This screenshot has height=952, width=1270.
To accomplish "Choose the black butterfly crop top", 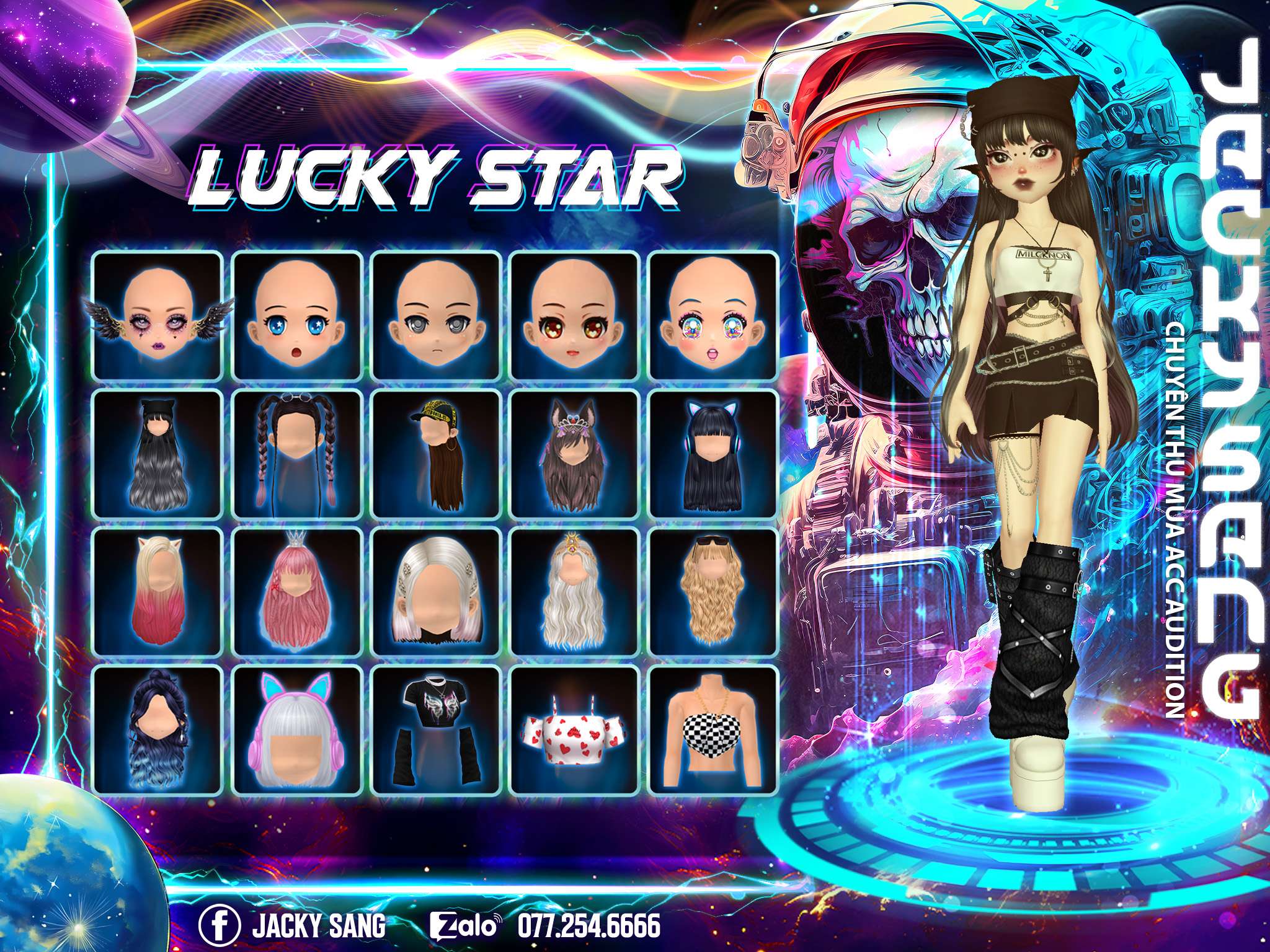I will [436, 729].
